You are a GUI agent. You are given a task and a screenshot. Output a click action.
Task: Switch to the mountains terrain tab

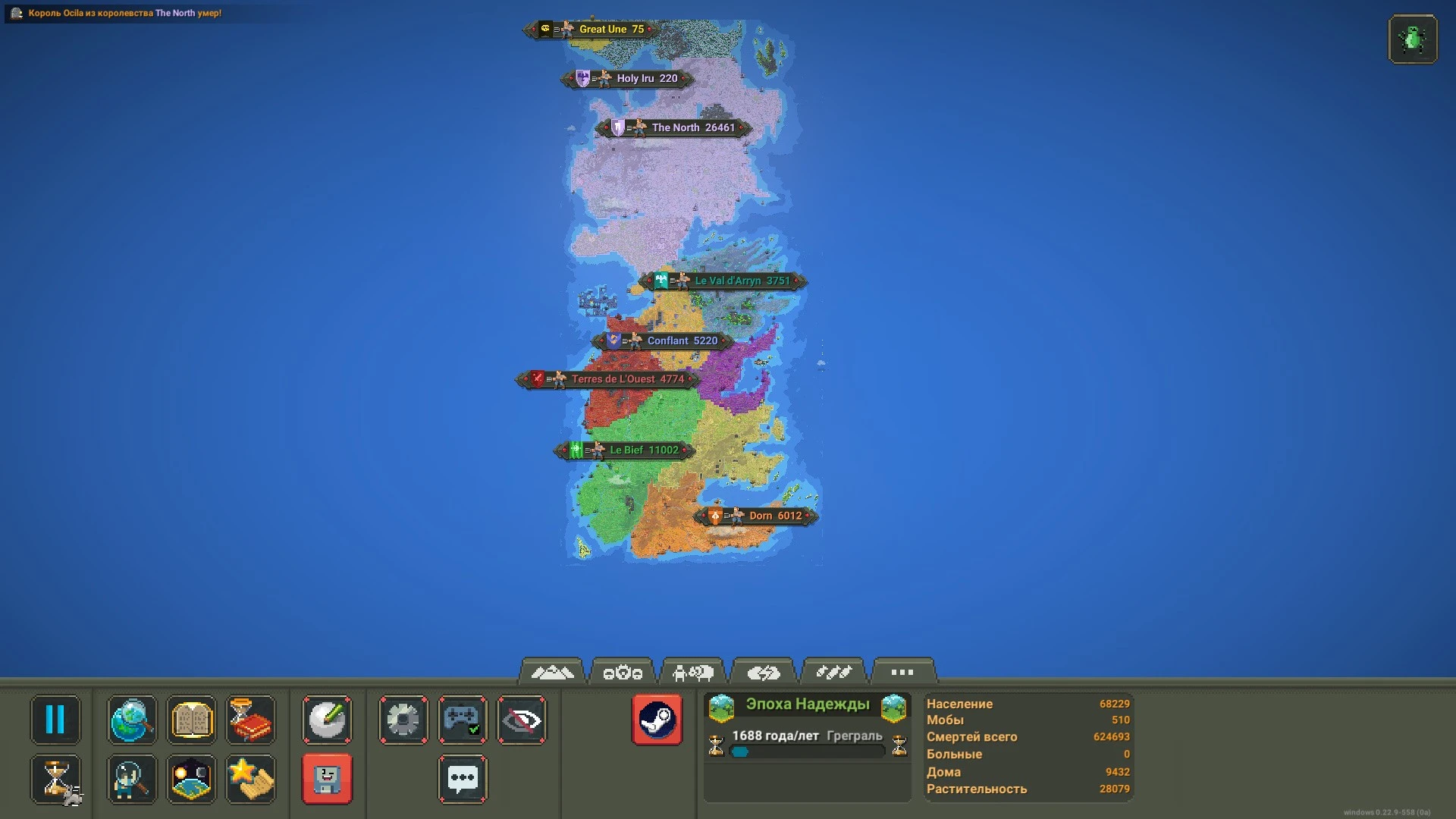tap(553, 671)
